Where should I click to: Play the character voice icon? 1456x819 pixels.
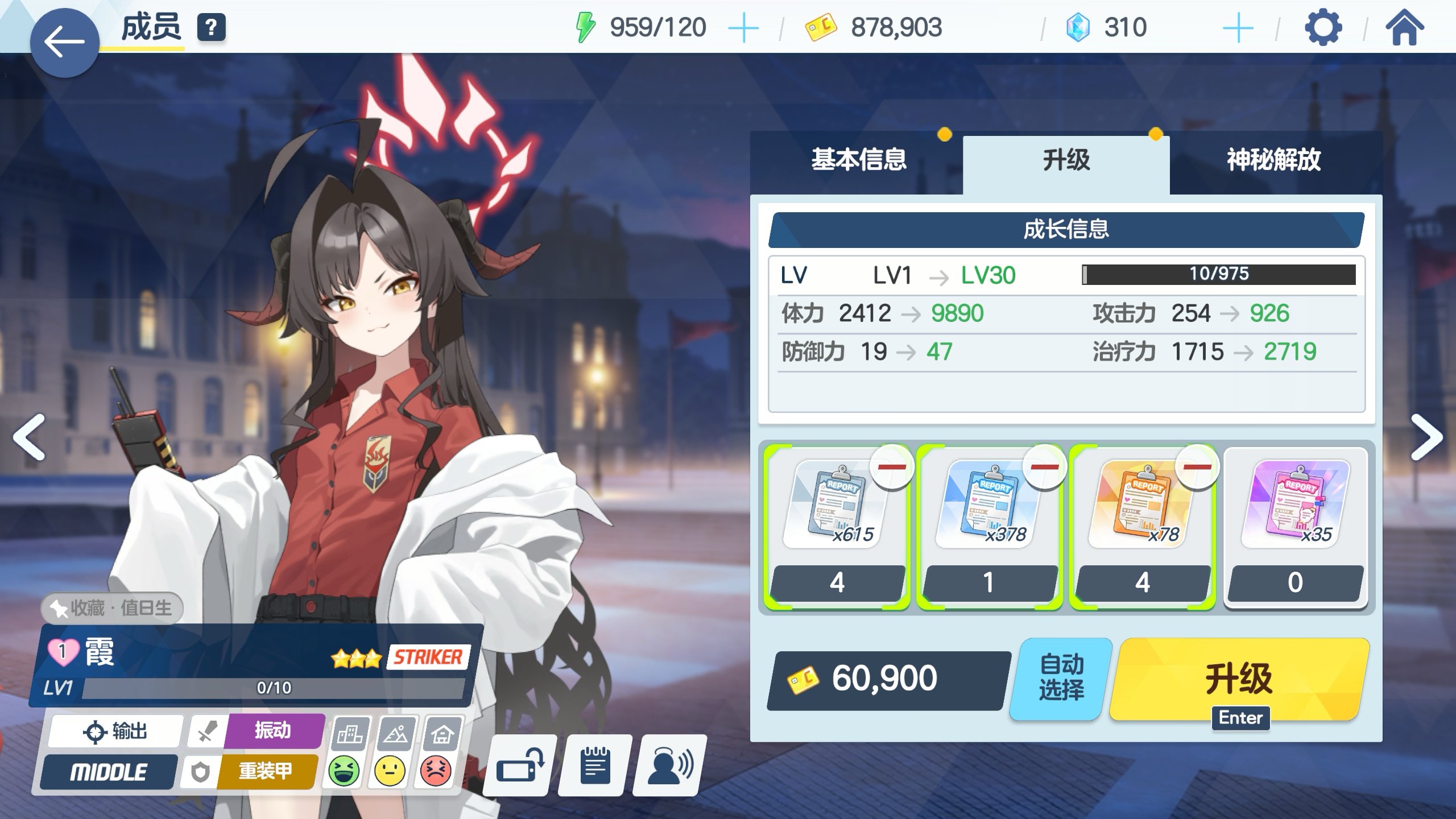pyautogui.click(x=670, y=766)
